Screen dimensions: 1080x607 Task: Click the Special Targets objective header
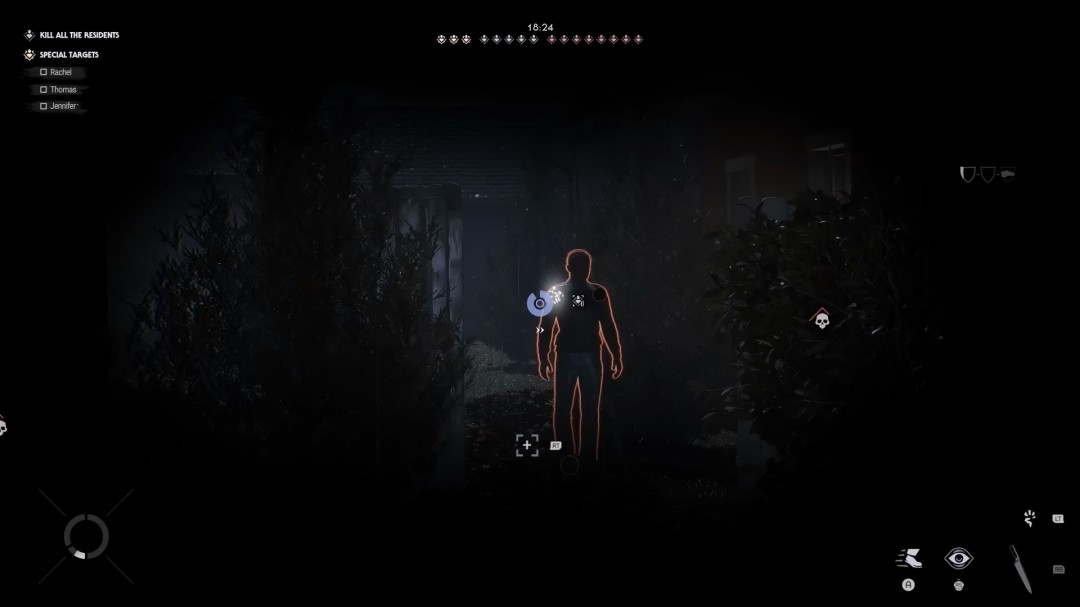(x=68, y=55)
